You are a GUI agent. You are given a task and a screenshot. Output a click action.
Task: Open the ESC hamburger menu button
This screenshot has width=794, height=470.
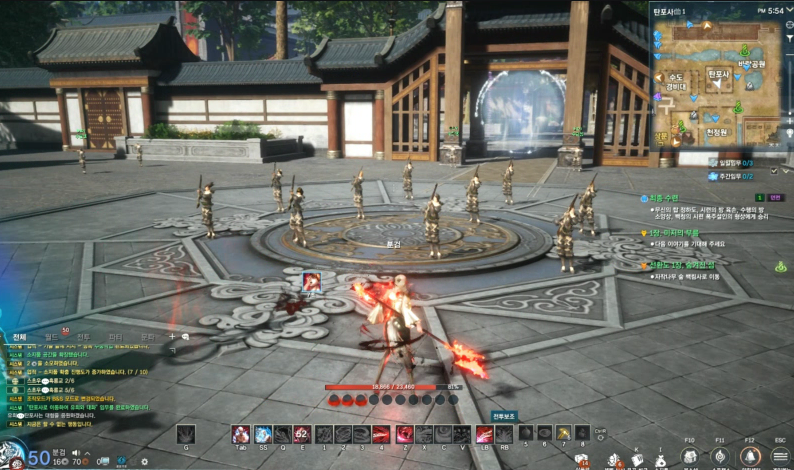[780, 456]
